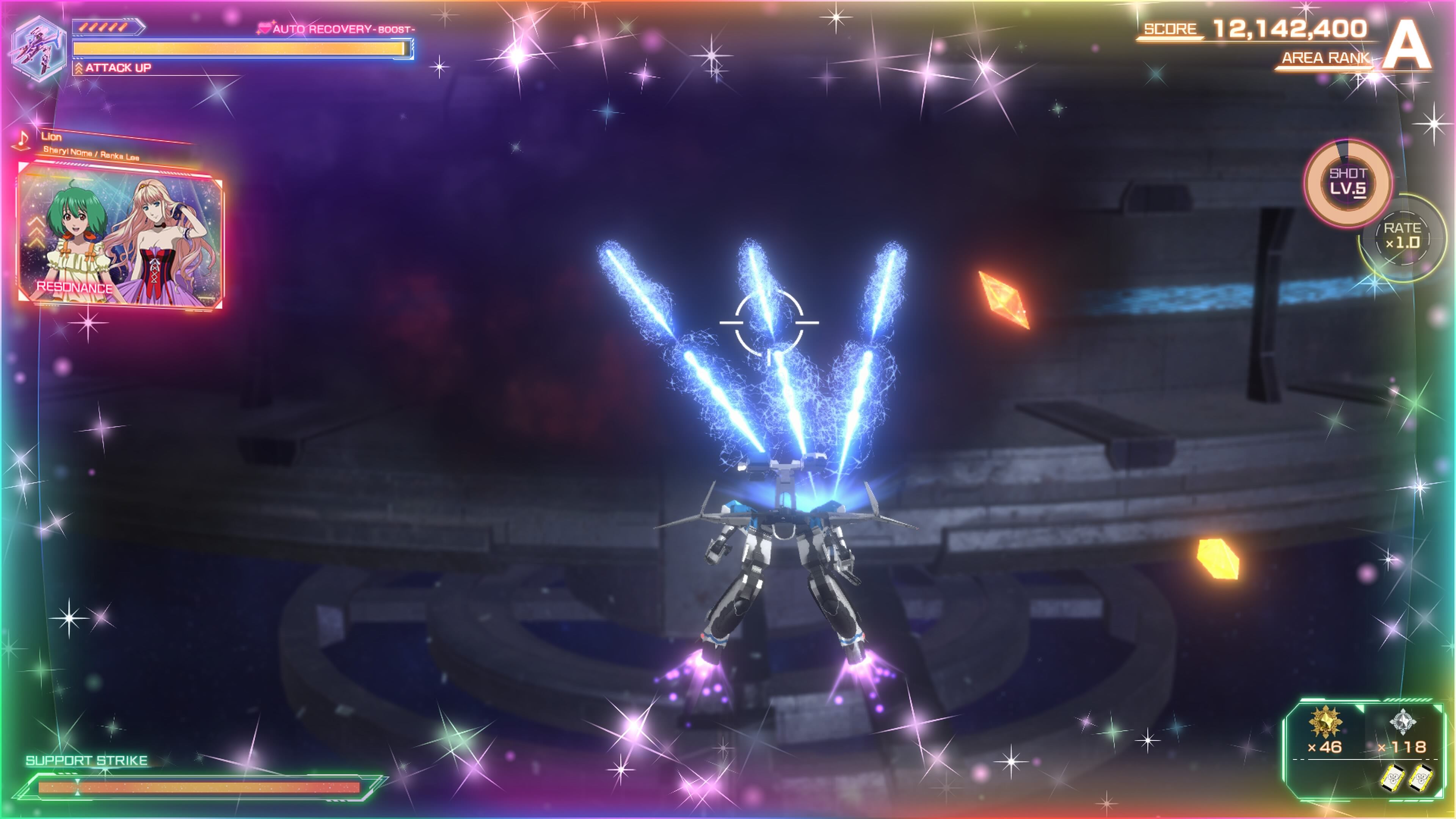Click the music note song icon
This screenshot has height=819, width=1456.
coord(23,139)
